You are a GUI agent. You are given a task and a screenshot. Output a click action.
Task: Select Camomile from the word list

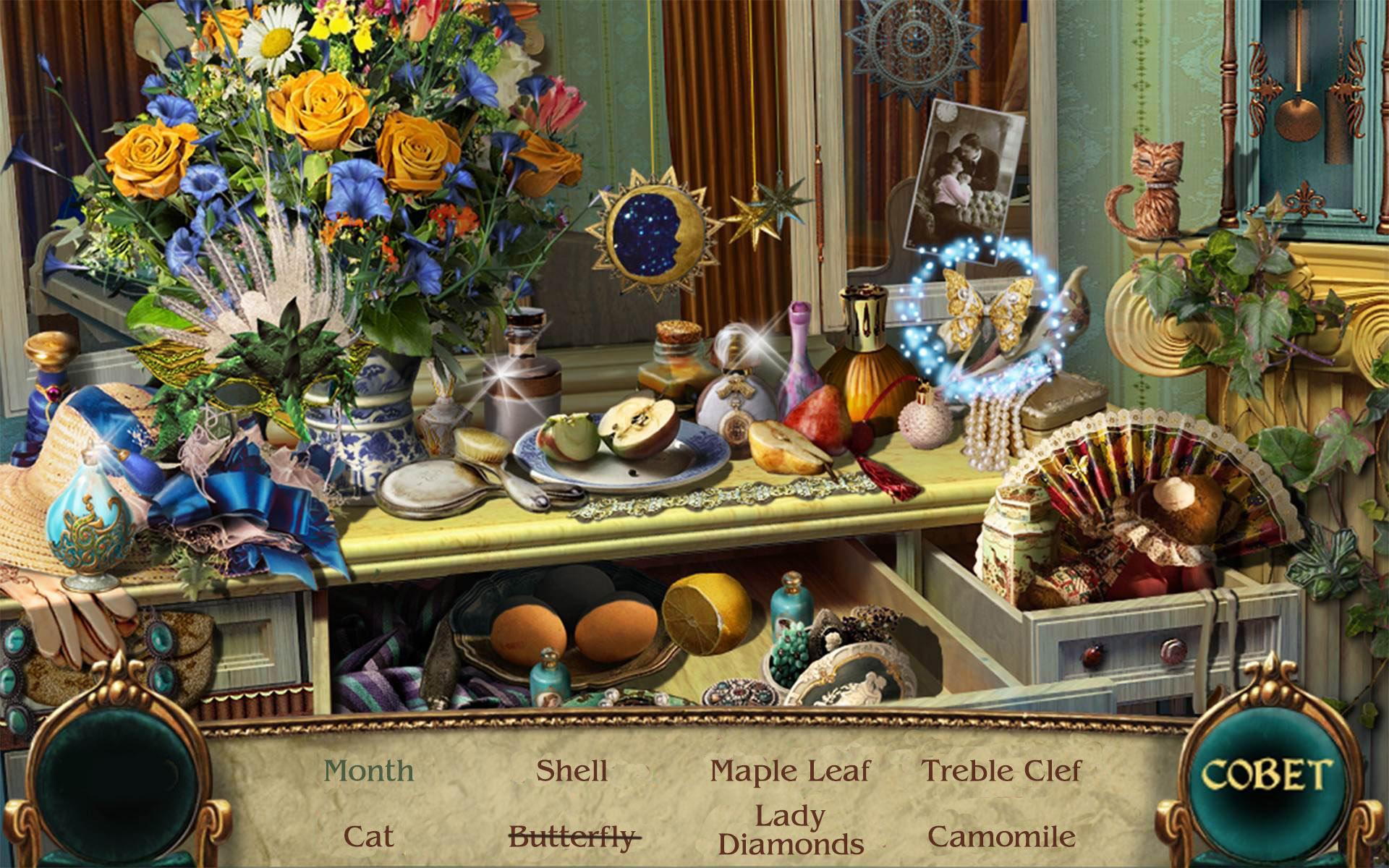pos(1001,837)
